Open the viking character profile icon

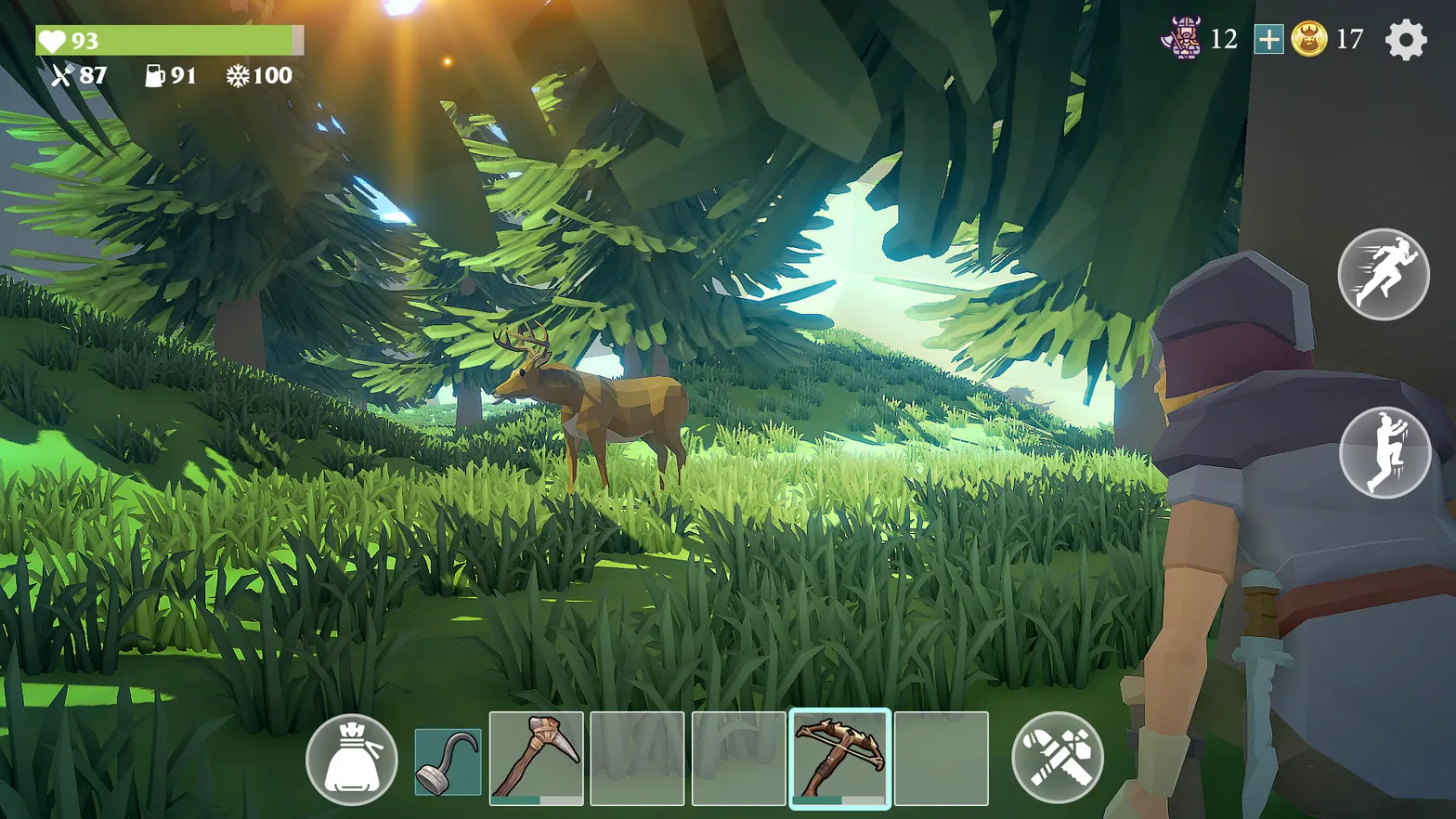(1181, 38)
